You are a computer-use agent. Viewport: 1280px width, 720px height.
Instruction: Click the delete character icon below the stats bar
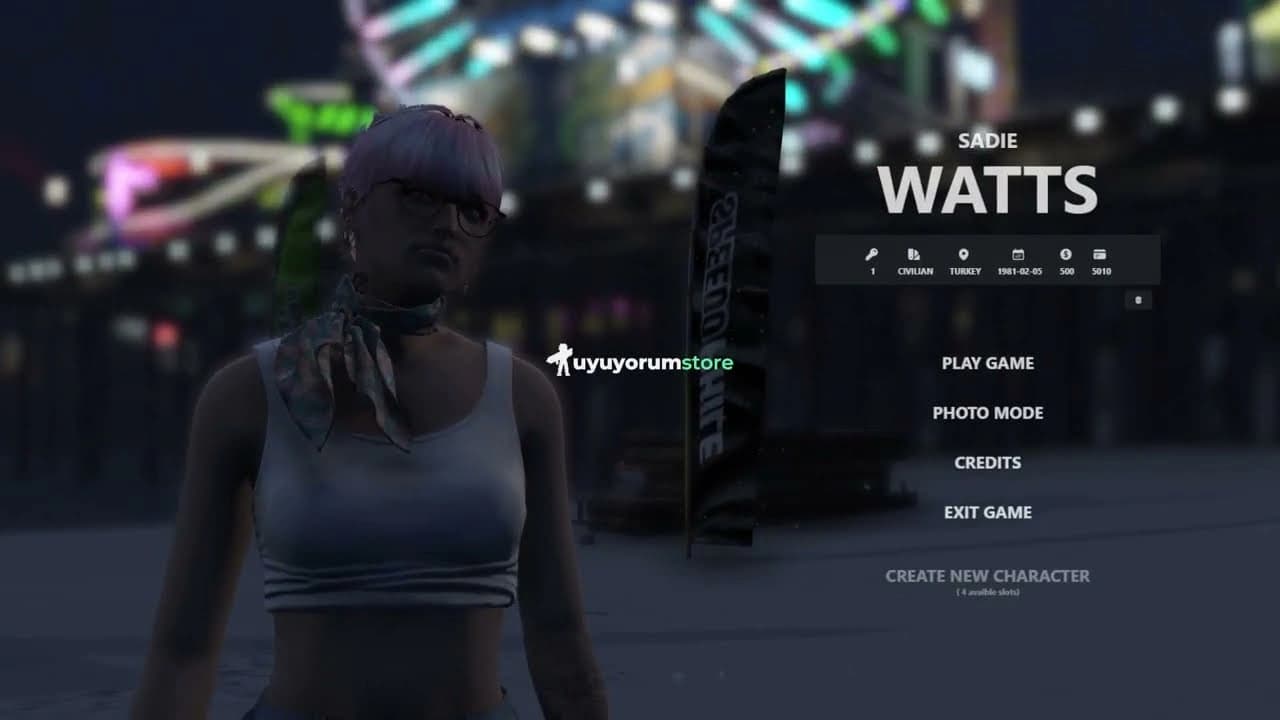pyautogui.click(x=1137, y=299)
